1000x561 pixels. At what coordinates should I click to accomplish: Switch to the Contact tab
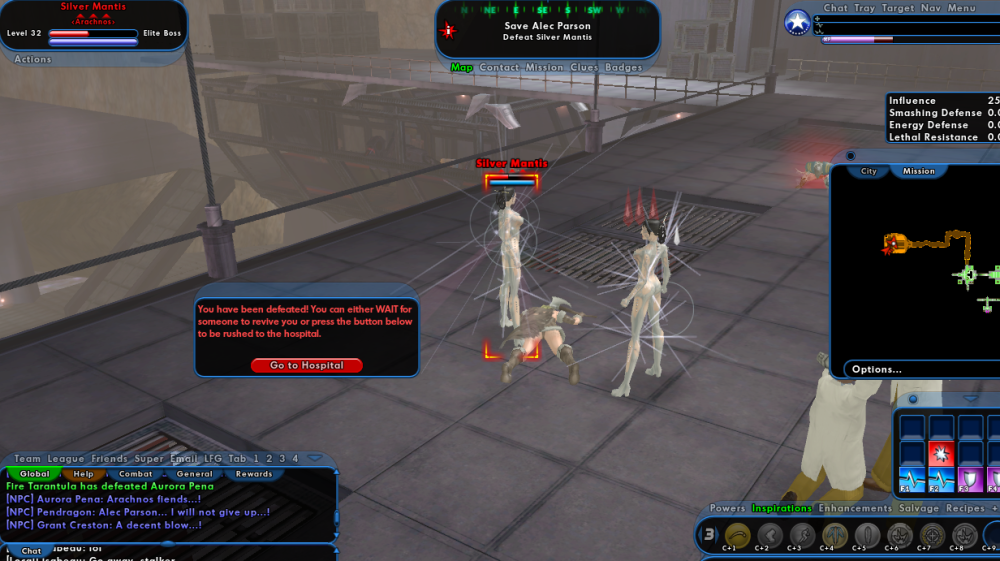499,68
